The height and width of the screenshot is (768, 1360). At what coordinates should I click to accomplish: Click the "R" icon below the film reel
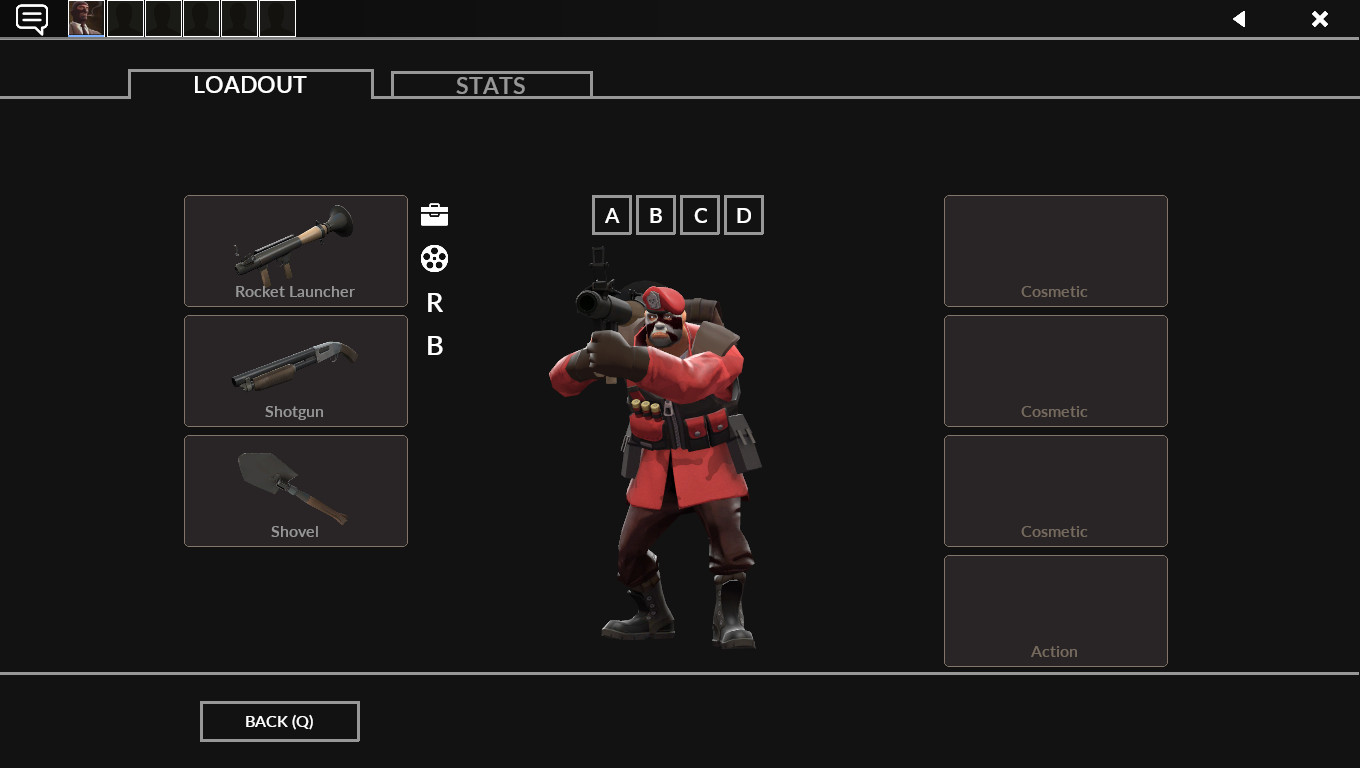(434, 302)
